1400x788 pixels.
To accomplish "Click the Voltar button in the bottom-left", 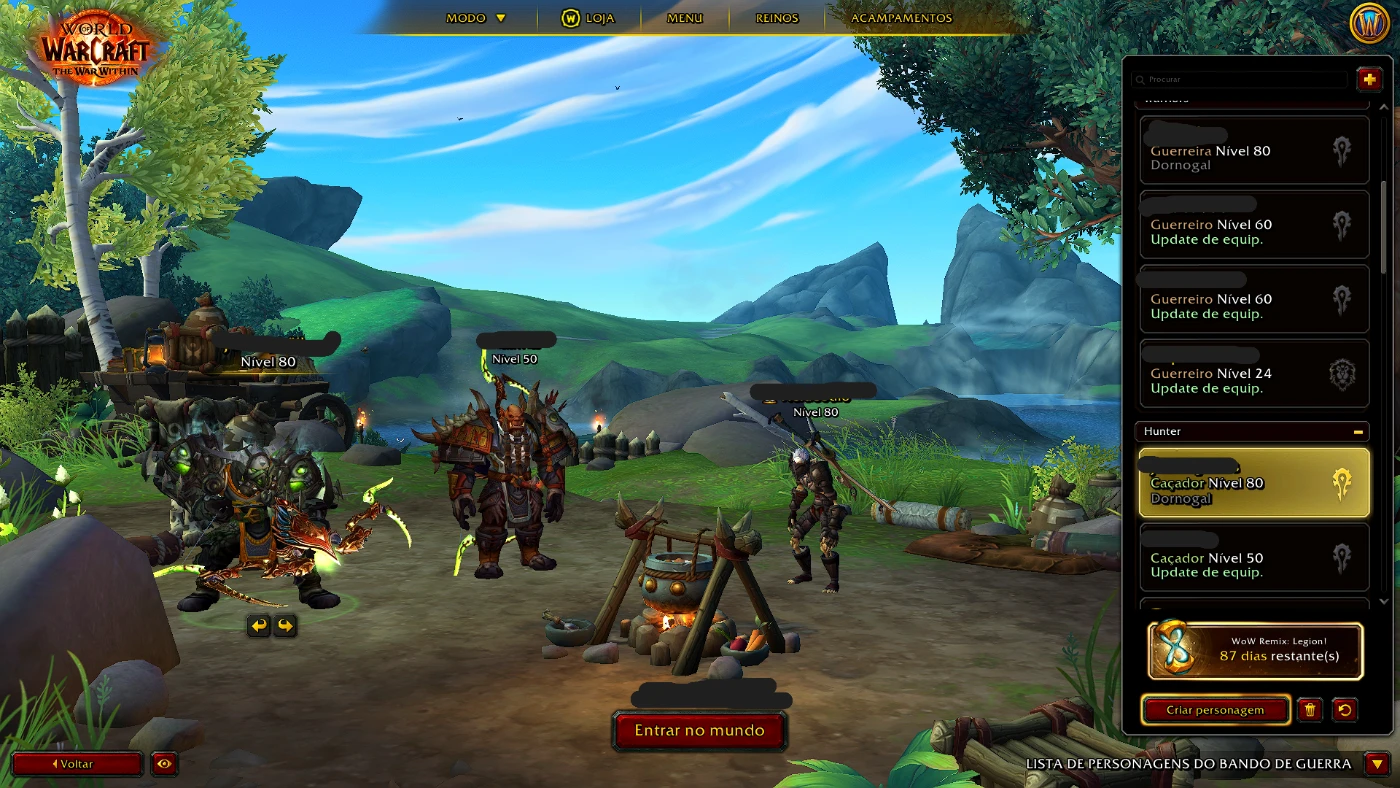I will [77, 764].
